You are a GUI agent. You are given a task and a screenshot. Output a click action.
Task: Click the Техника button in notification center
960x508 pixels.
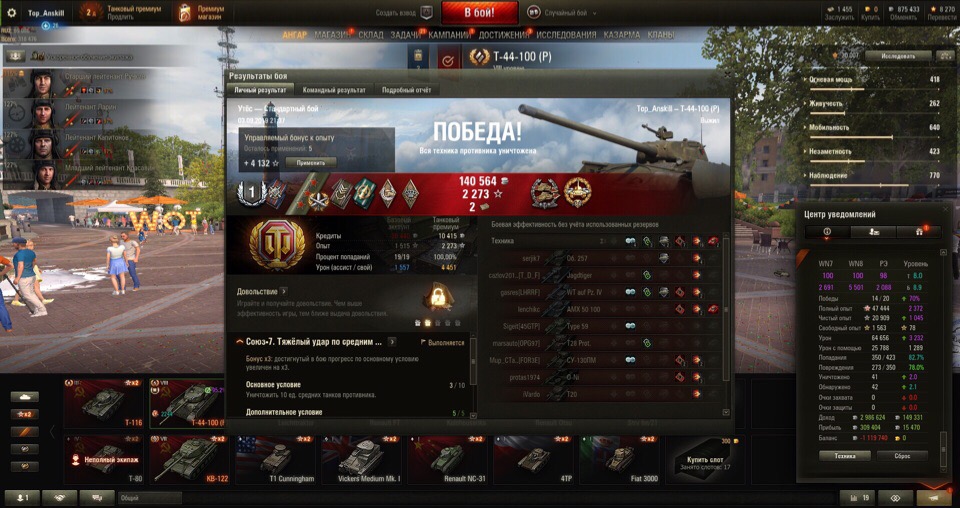tap(844, 455)
